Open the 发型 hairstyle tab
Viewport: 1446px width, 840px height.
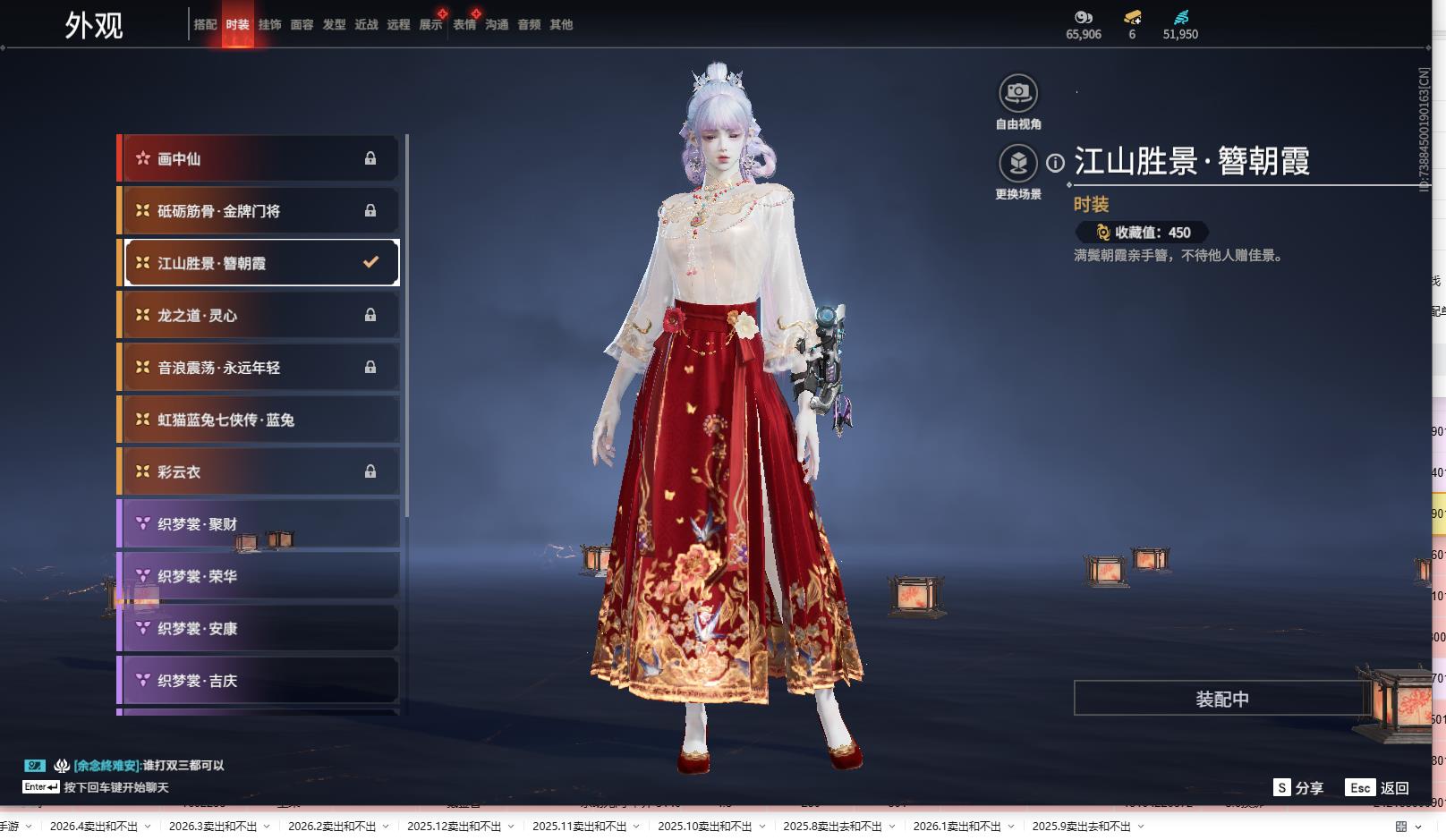coord(334,25)
